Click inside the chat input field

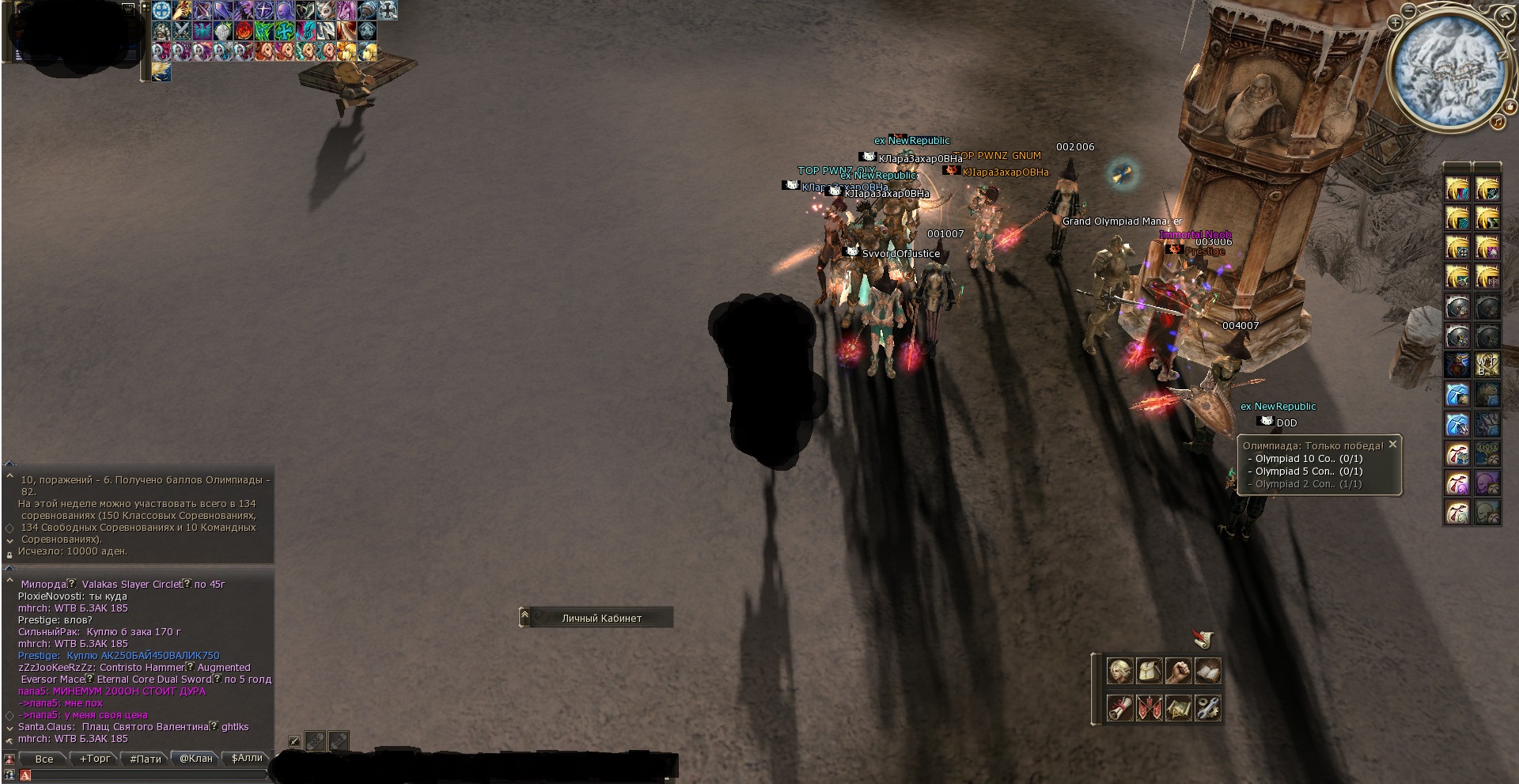click(142, 775)
